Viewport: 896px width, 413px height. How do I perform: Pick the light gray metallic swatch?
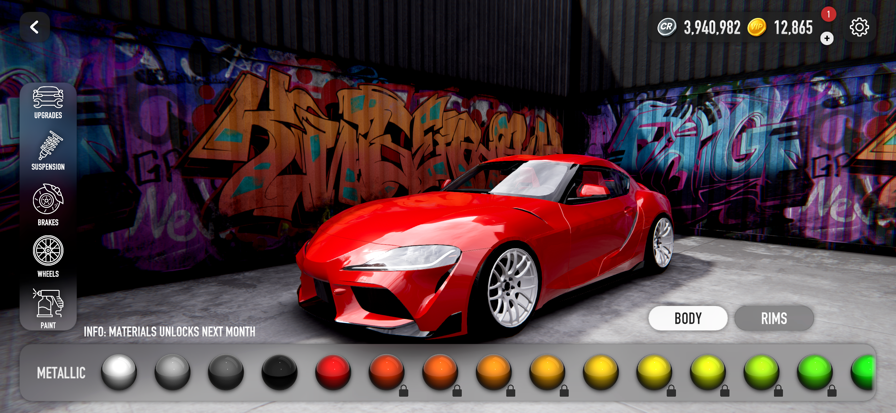173,373
